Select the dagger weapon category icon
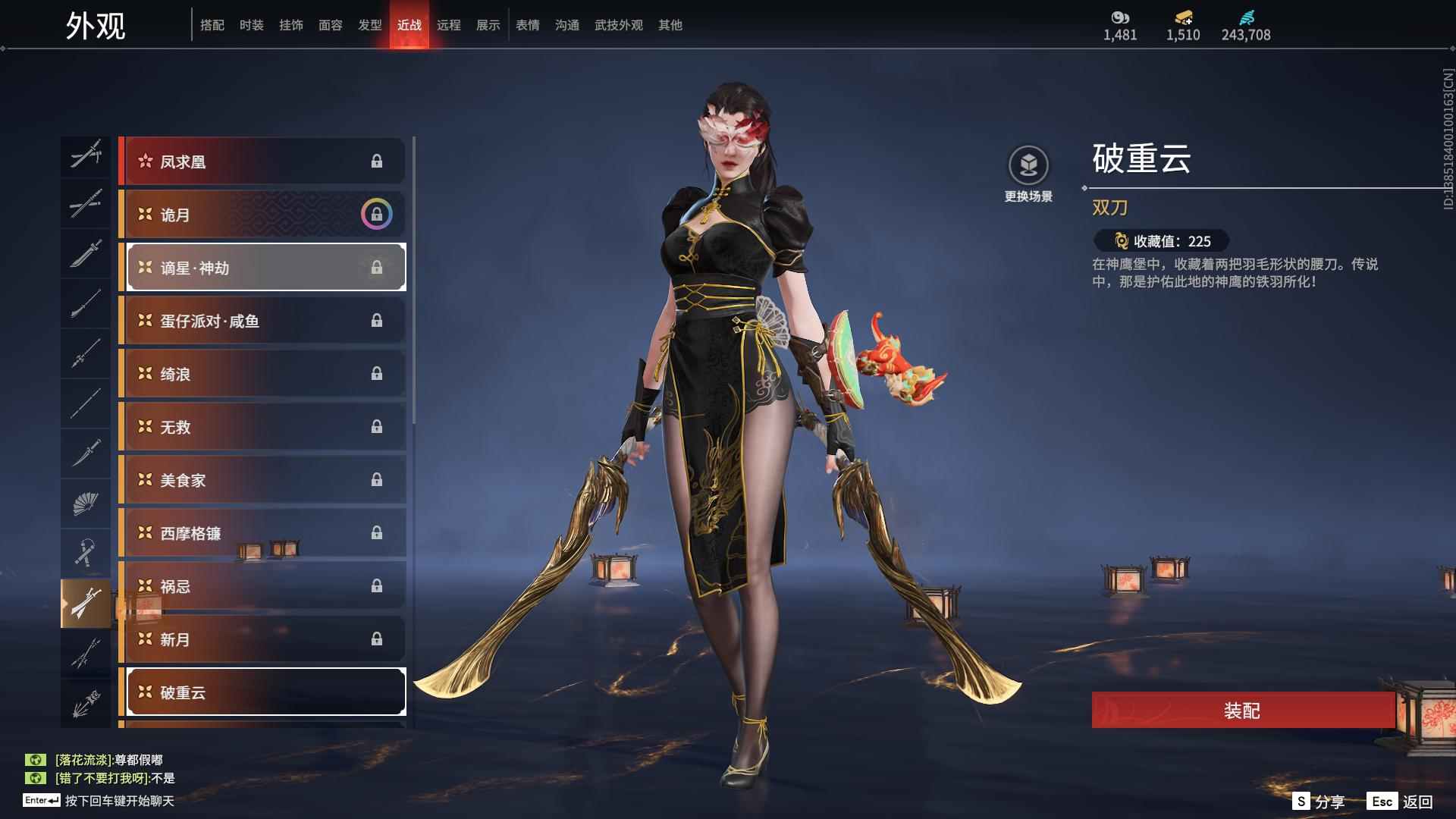The height and width of the screenshot is (819, 1456). 86,453
